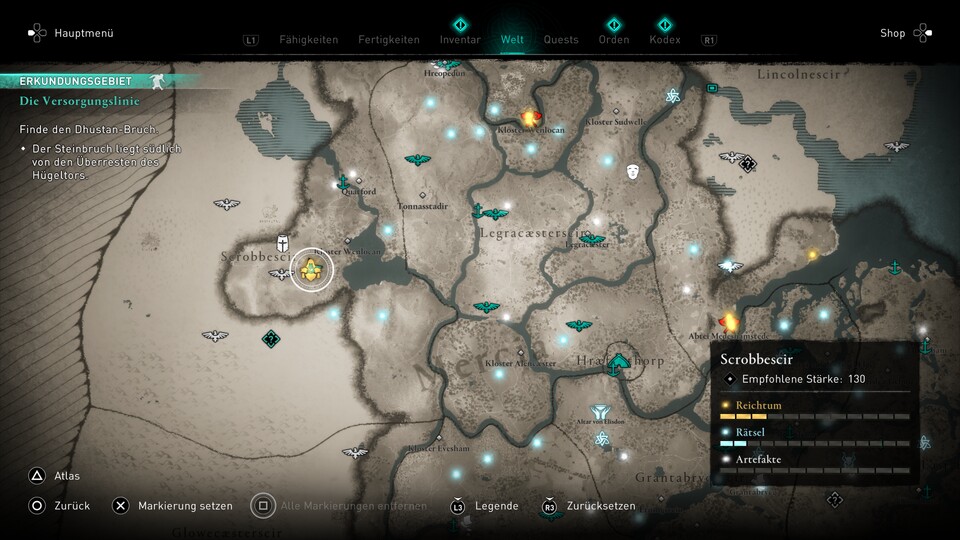This screenshot has width=960, height=540.
Task: Select the Kloster Wenlocan raid marker
Action: pos(530,118)
